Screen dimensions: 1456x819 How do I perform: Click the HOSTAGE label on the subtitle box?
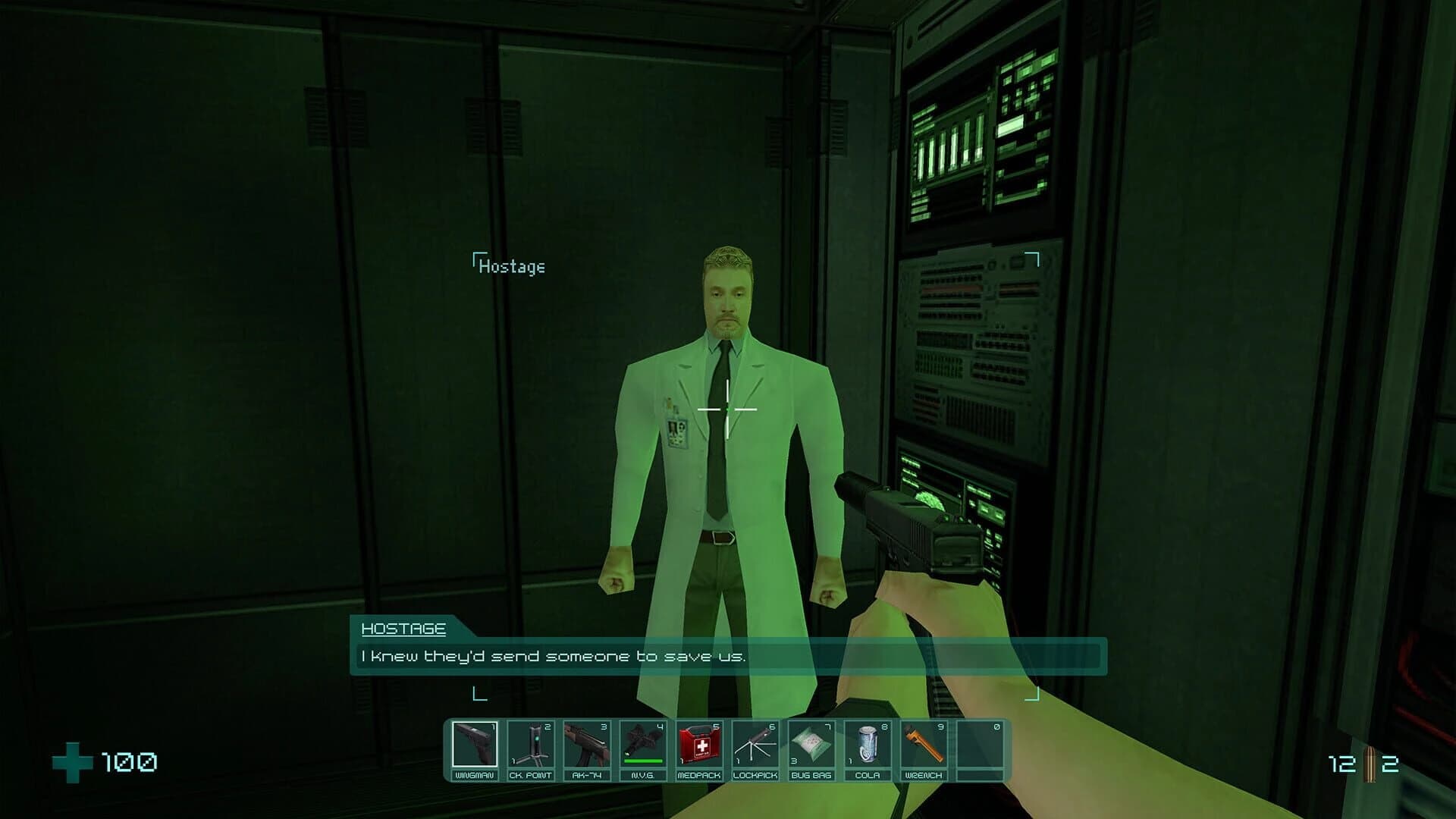point(403,631)
